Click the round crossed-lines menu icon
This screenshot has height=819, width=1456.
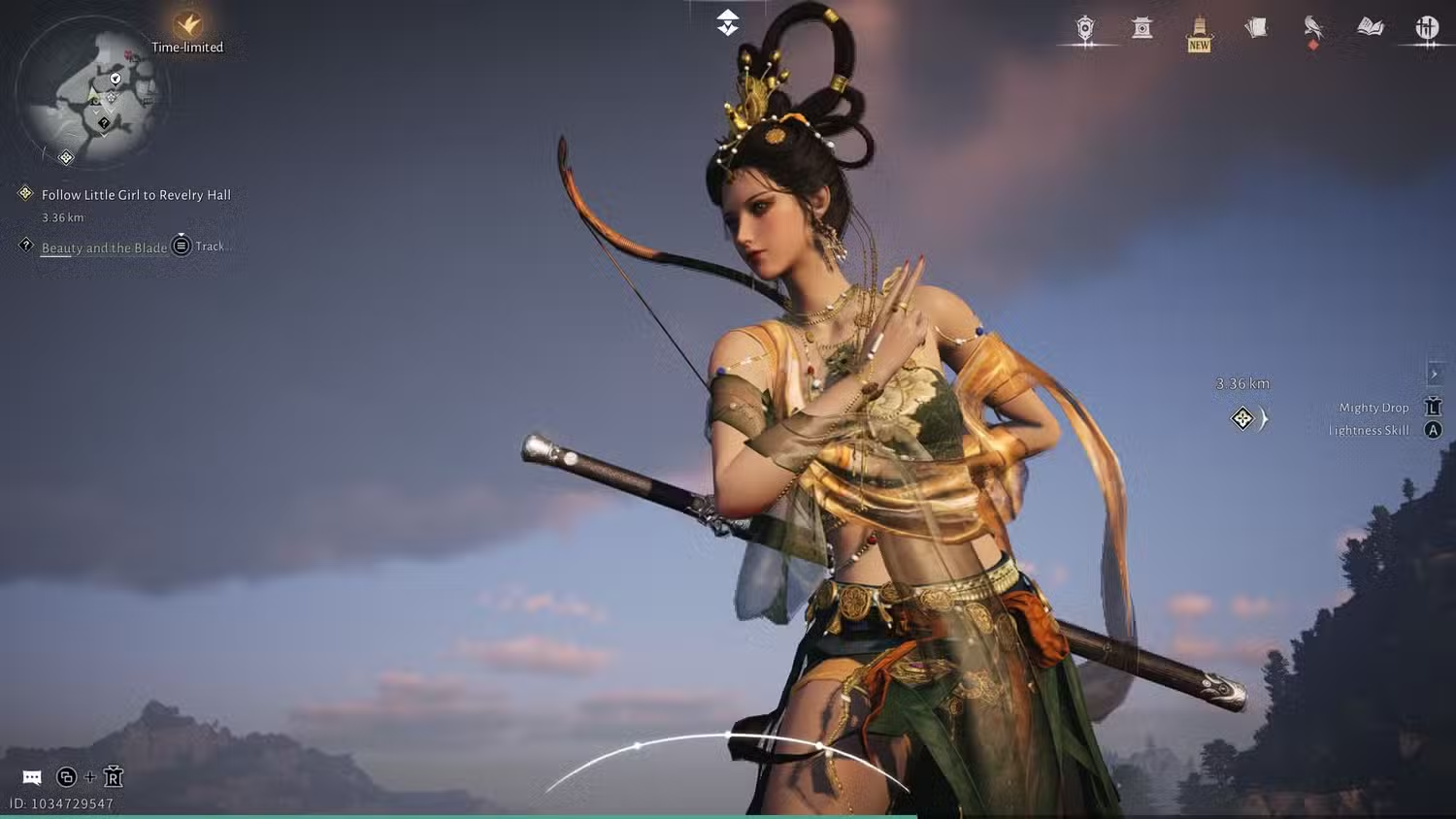point(1427,28)
